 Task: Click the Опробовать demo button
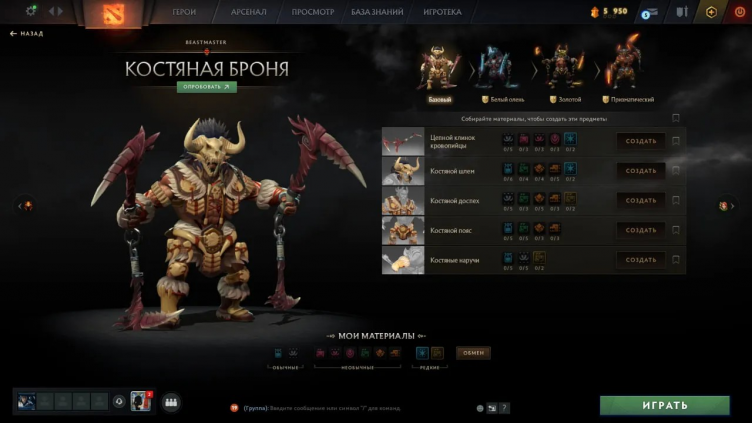click(x=206, y=87)
